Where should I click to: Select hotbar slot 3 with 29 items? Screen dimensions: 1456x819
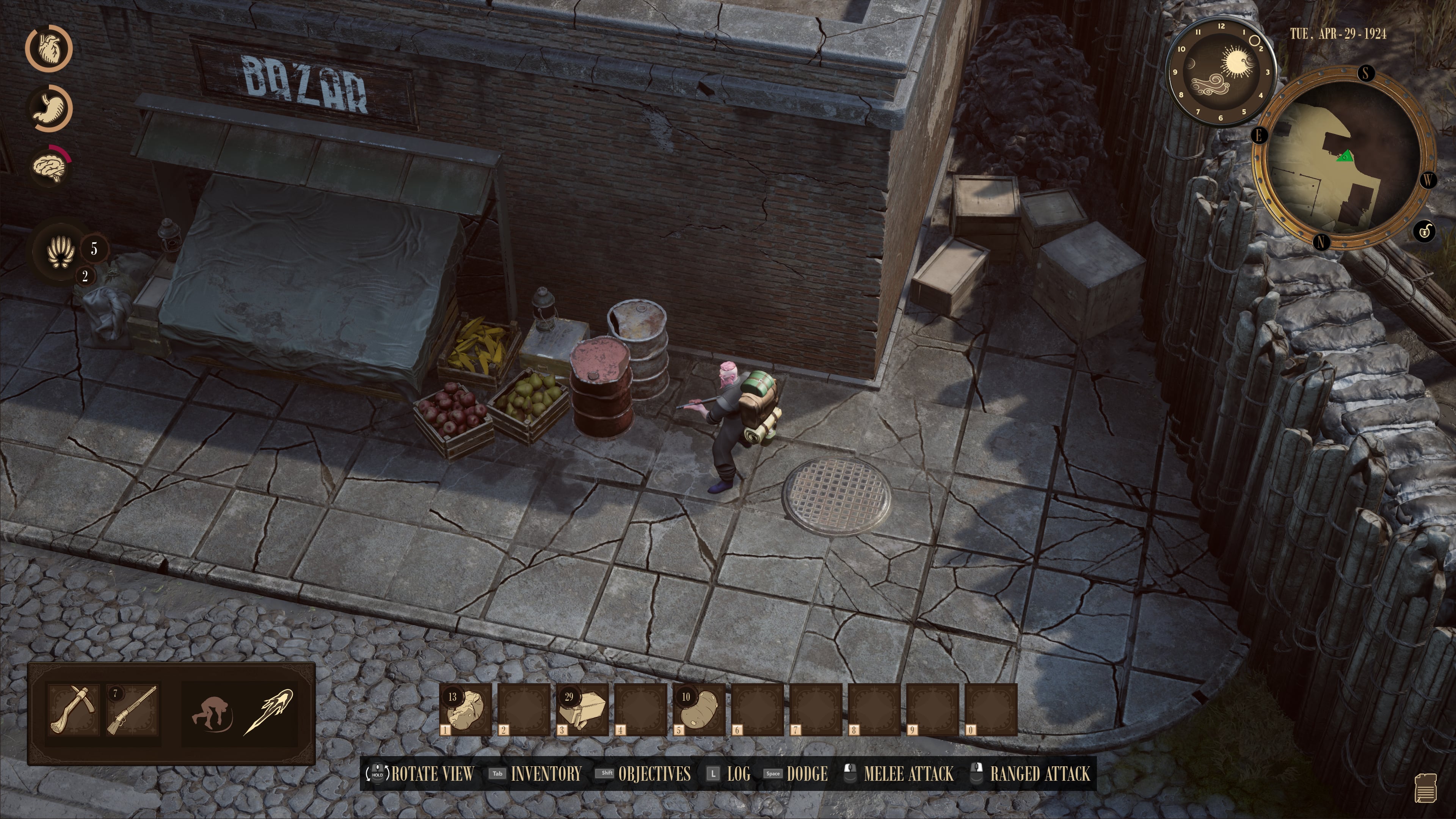582,709
